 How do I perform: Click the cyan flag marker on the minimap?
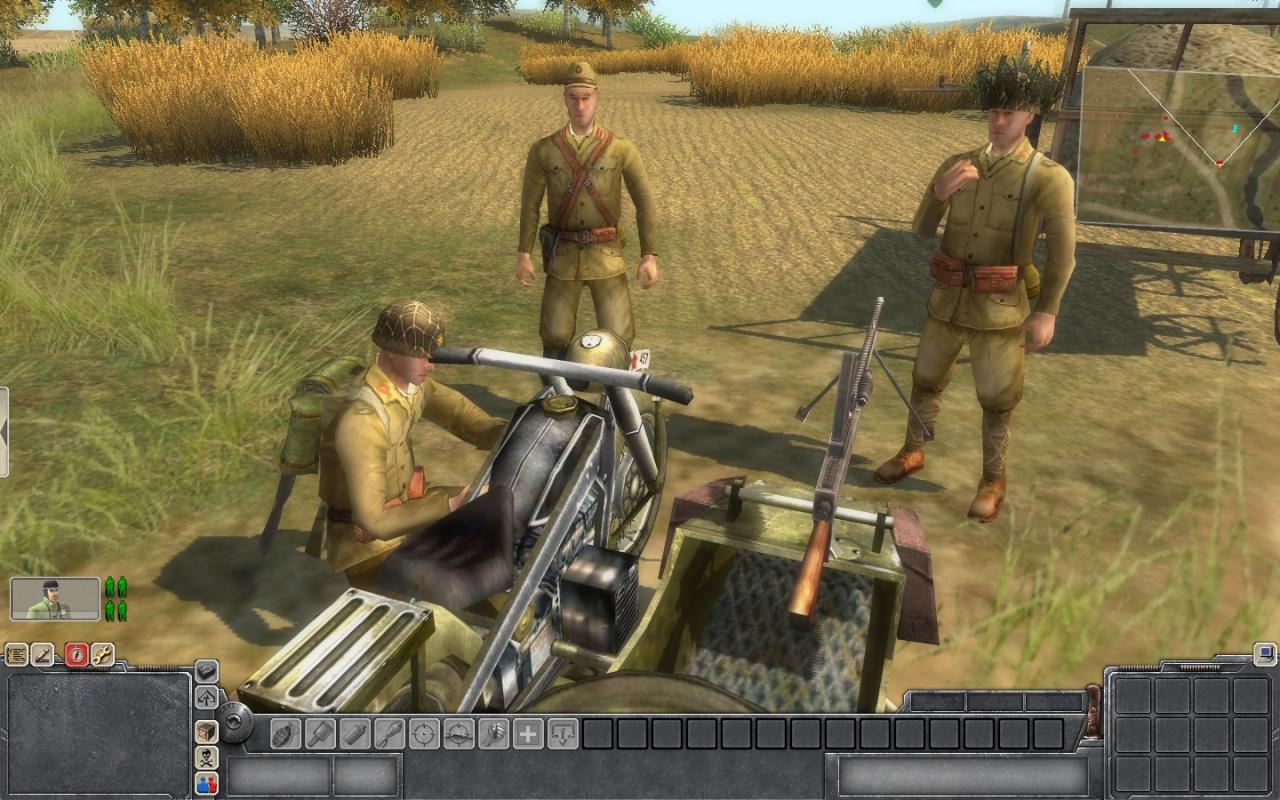point(1235,127)
